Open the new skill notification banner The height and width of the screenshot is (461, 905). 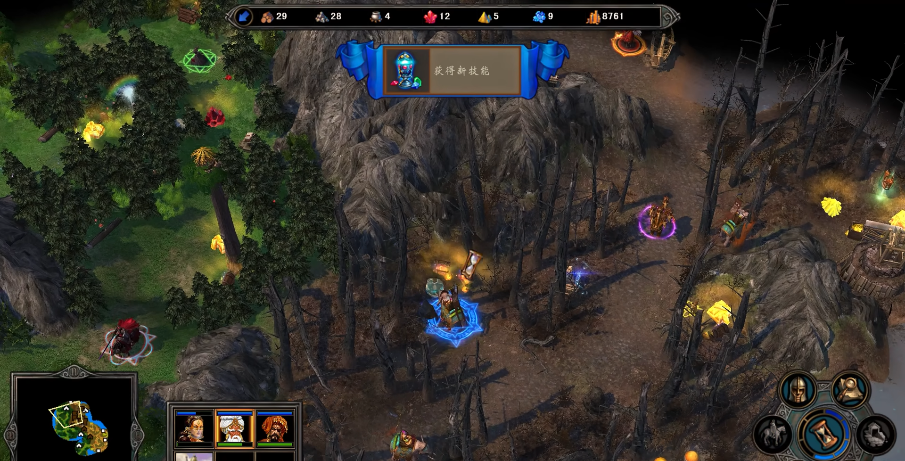pyautogui.click(x=452, y=70)
